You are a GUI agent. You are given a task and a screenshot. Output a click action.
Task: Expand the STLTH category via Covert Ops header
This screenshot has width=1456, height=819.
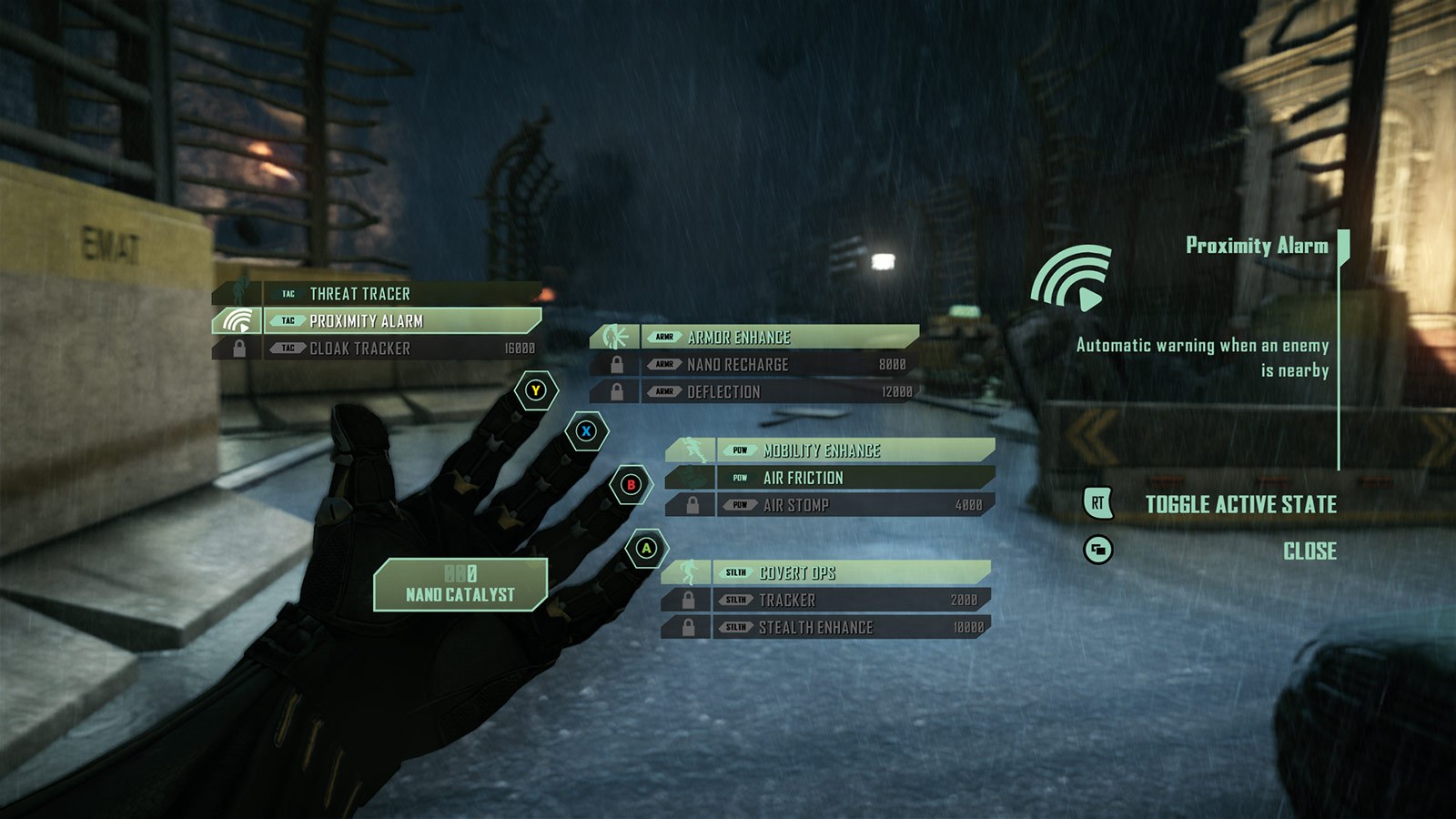pyautogui.click(x=801, y=574)
